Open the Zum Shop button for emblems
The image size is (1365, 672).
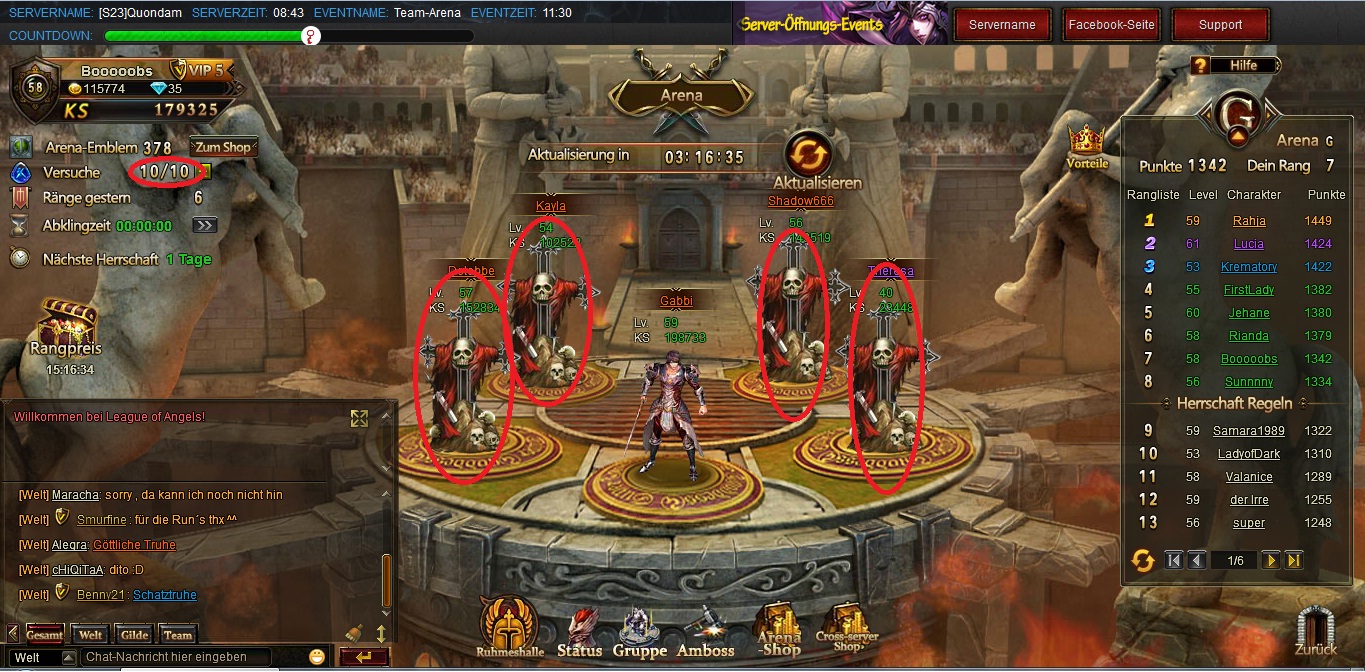click(223, 147)
